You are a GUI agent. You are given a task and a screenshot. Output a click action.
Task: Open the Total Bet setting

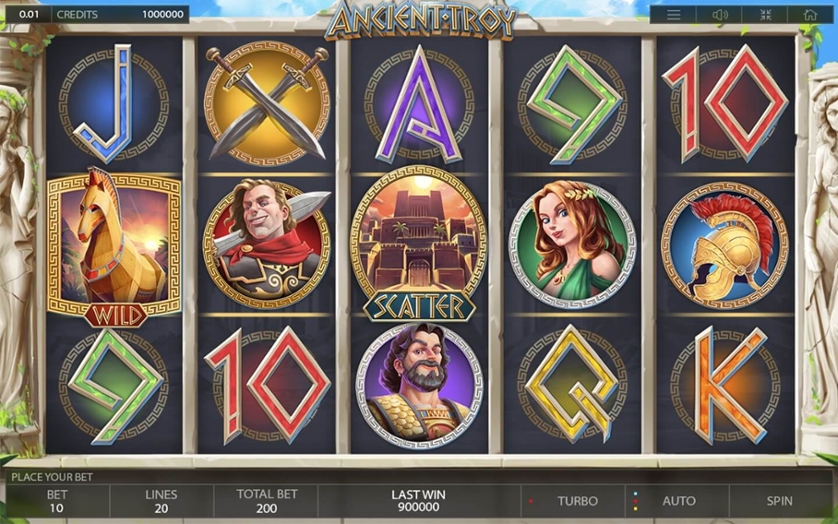coord(267,501)
